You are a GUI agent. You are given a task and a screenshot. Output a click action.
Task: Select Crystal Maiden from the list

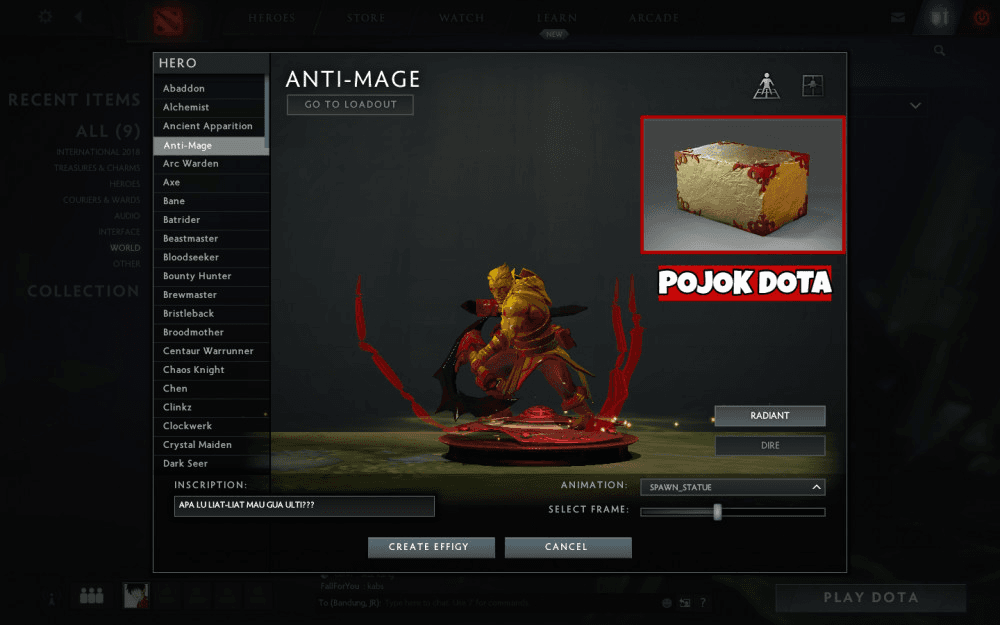(x=210, y=444)
